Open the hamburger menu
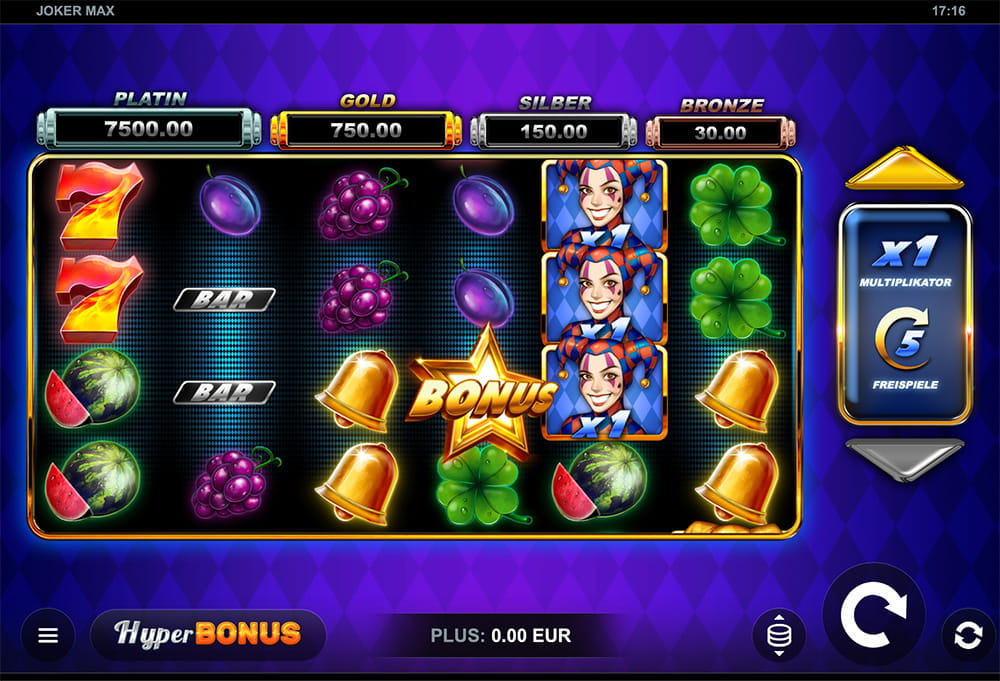The height and width of the screenshot is (681, 1000). [x=48, y=635]
